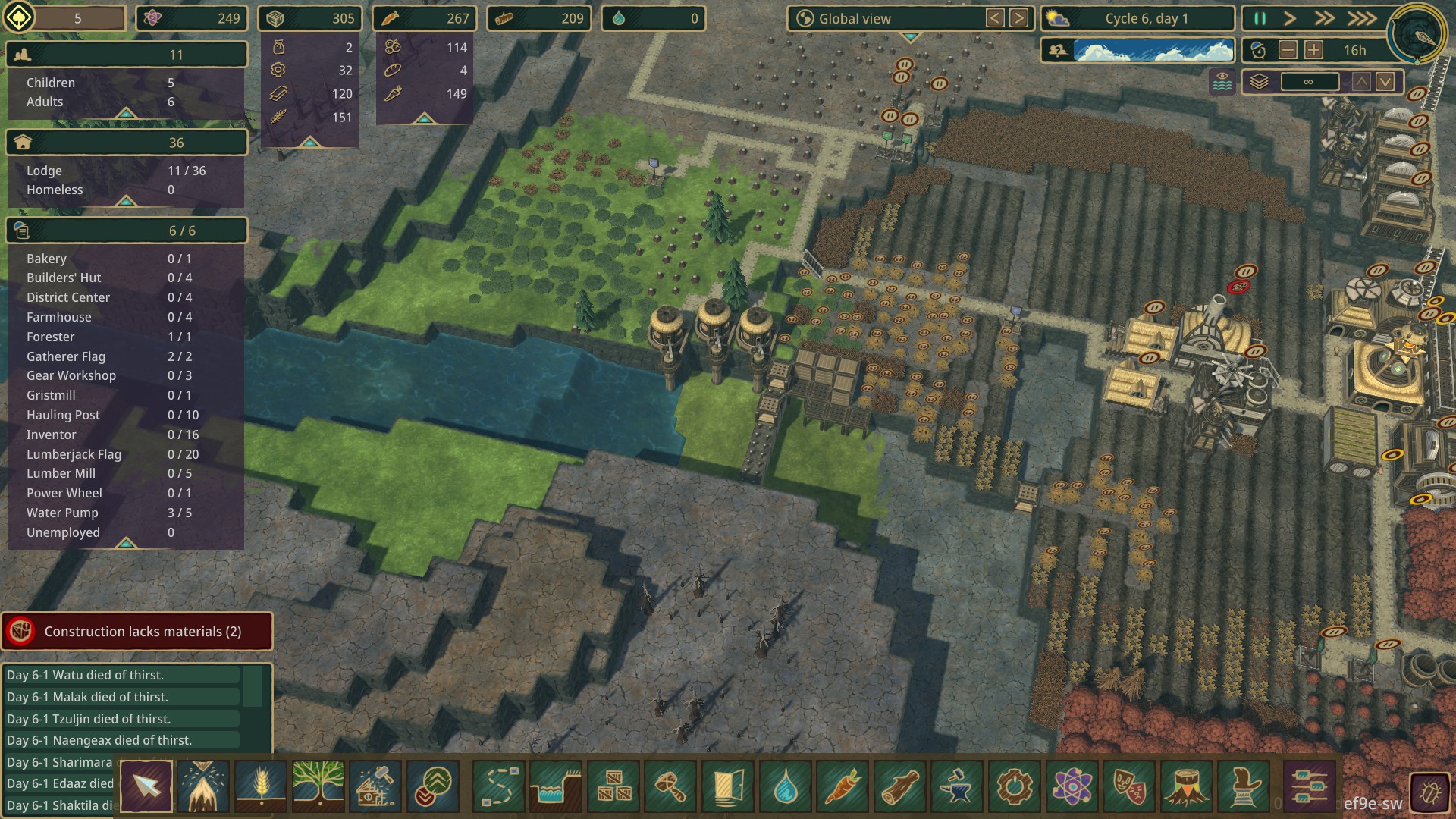Screen dimensions: 1456x819
Task: Select the cursor tool in the toolbar
Action: (x=146, y=786)
